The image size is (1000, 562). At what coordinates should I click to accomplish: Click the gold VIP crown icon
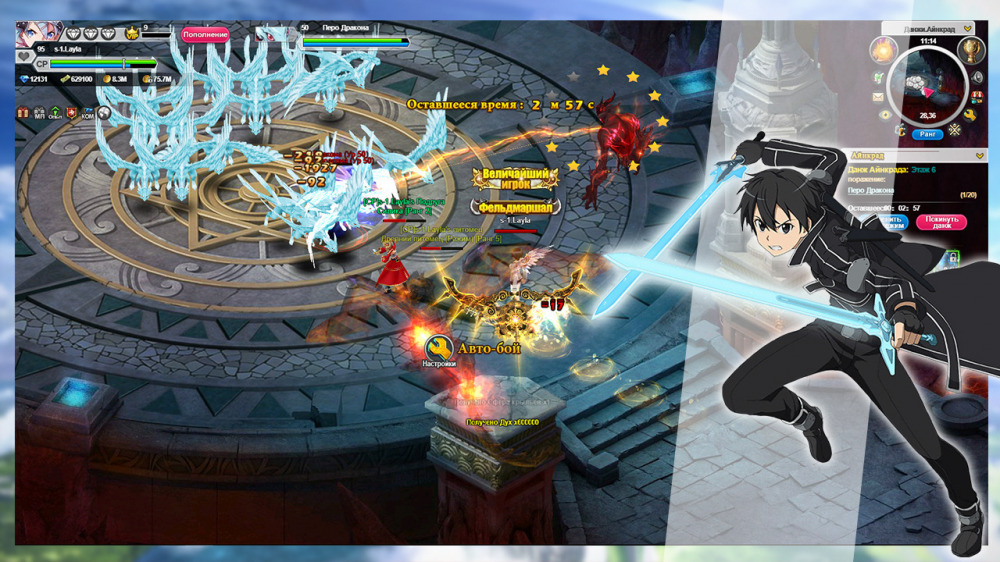(131, 34)
